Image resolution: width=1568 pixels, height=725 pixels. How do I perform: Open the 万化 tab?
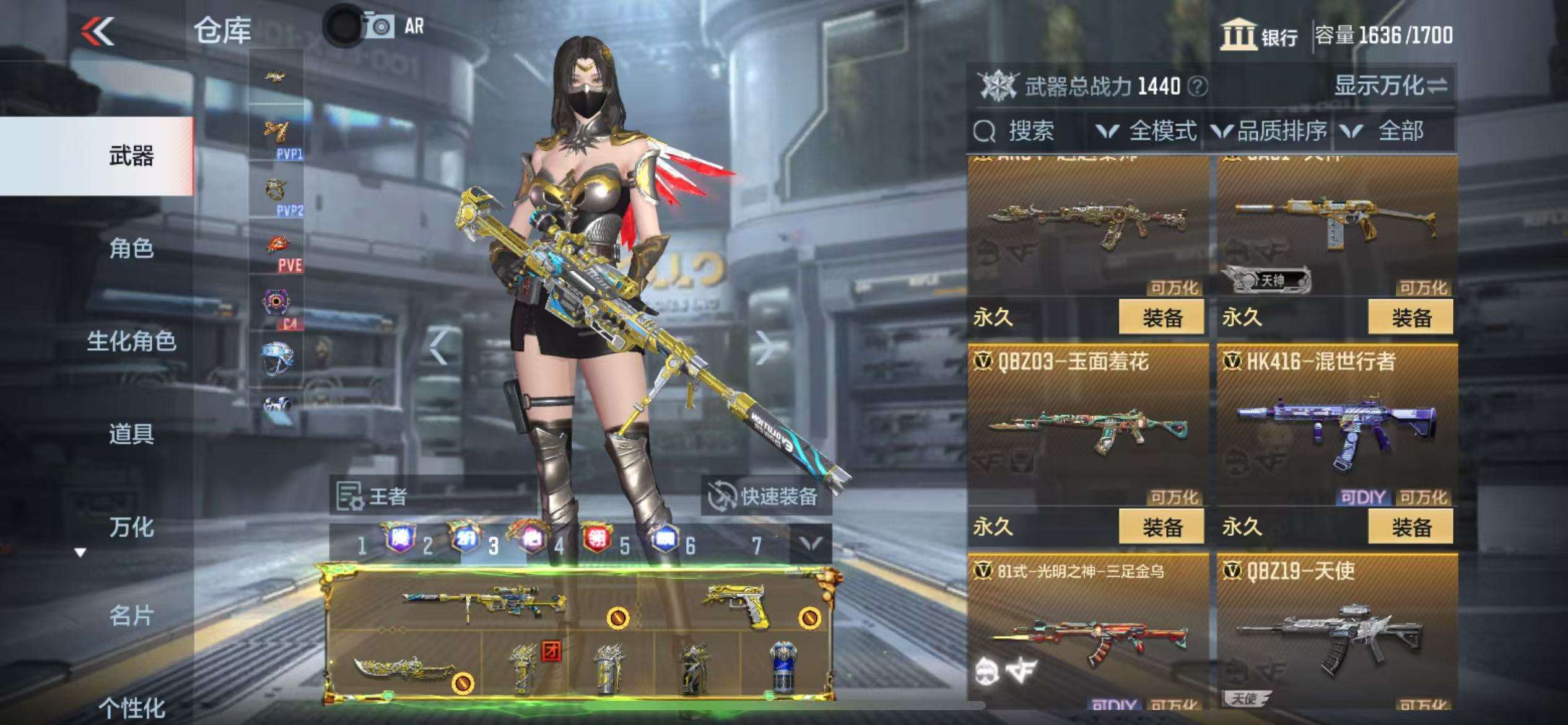tap(131, 527)
